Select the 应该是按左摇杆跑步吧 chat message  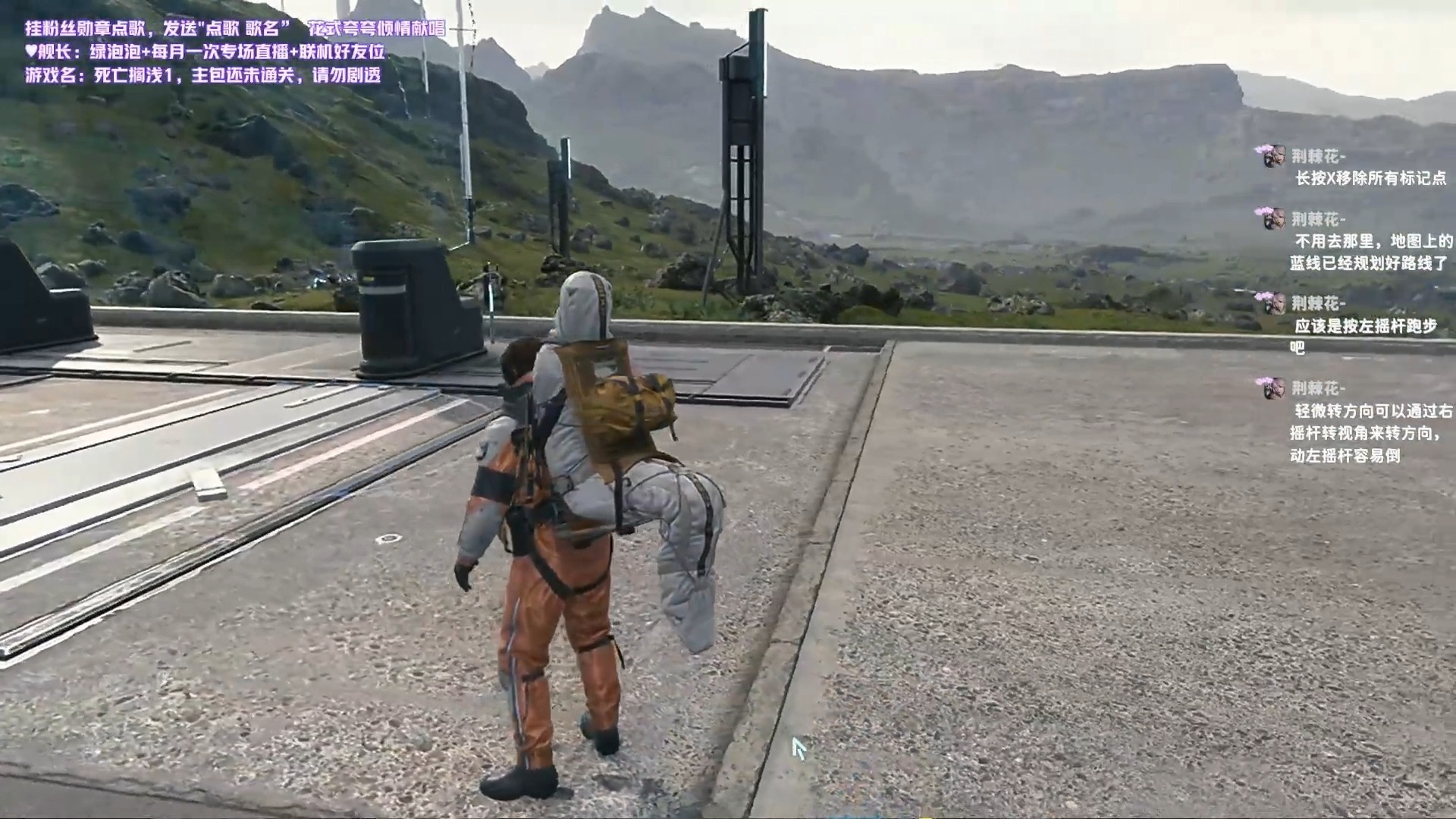click(x=1362, y=336)
